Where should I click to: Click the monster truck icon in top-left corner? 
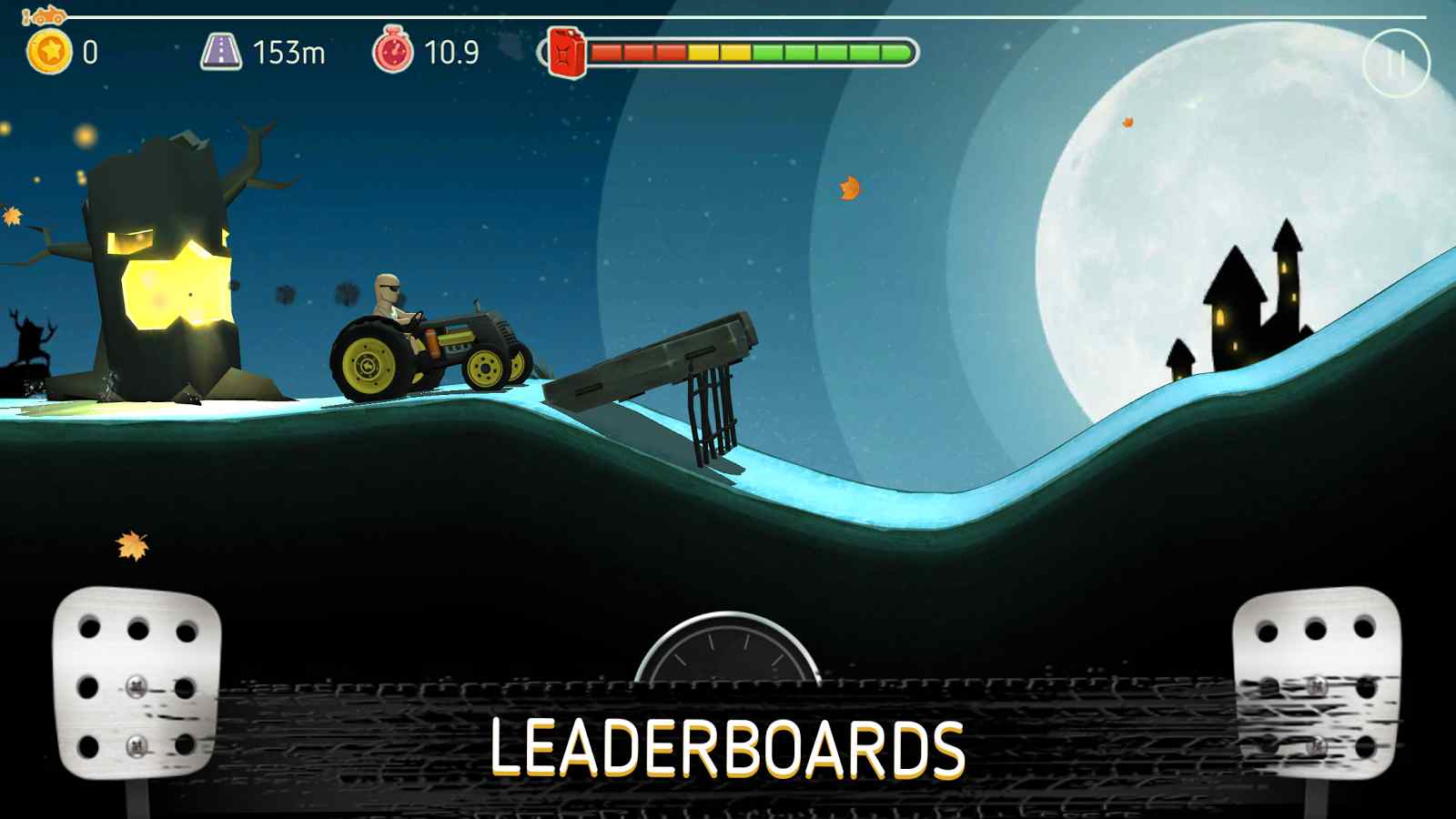point(46,15)
